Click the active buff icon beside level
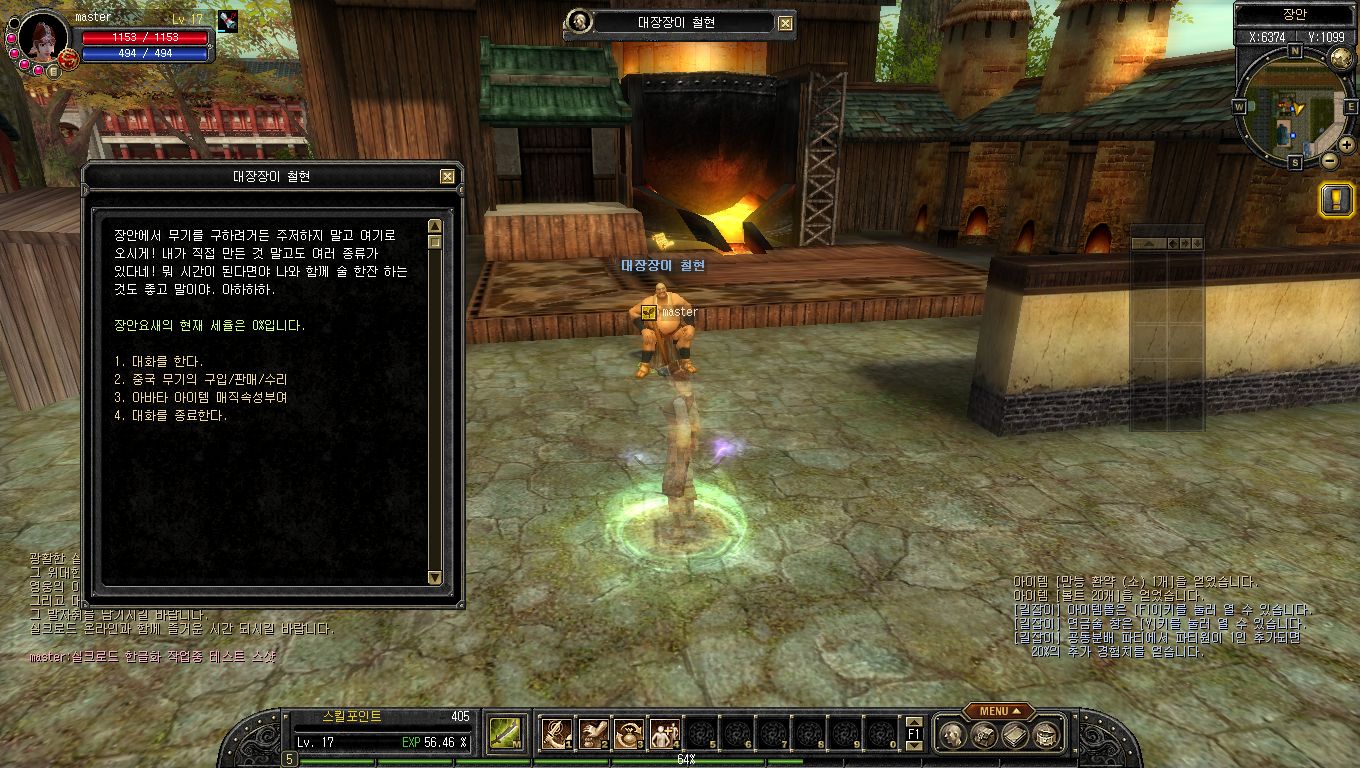This screenshot has height=768, width=1360. [228, 21]
